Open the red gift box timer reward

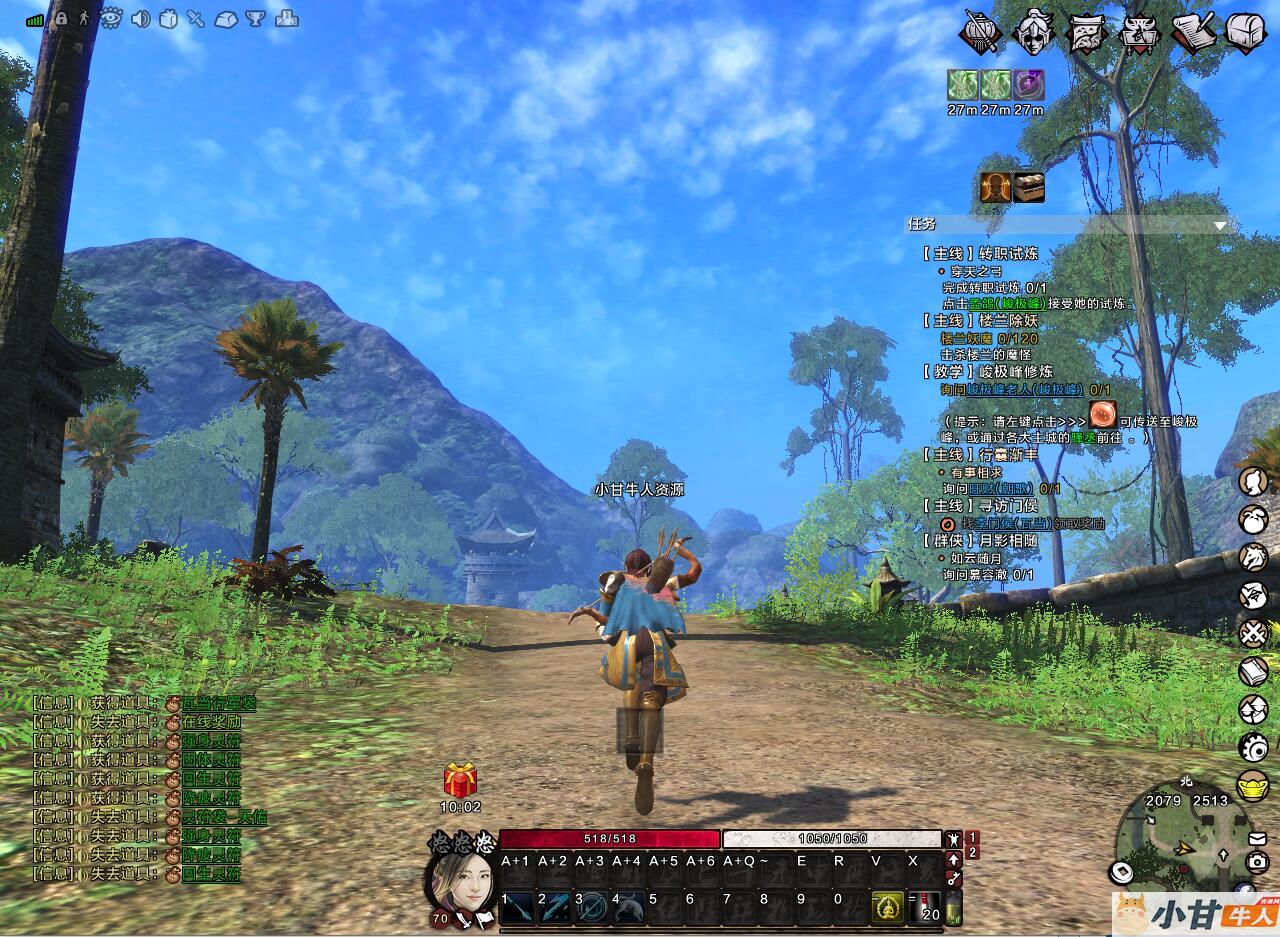tap(460, 780)
